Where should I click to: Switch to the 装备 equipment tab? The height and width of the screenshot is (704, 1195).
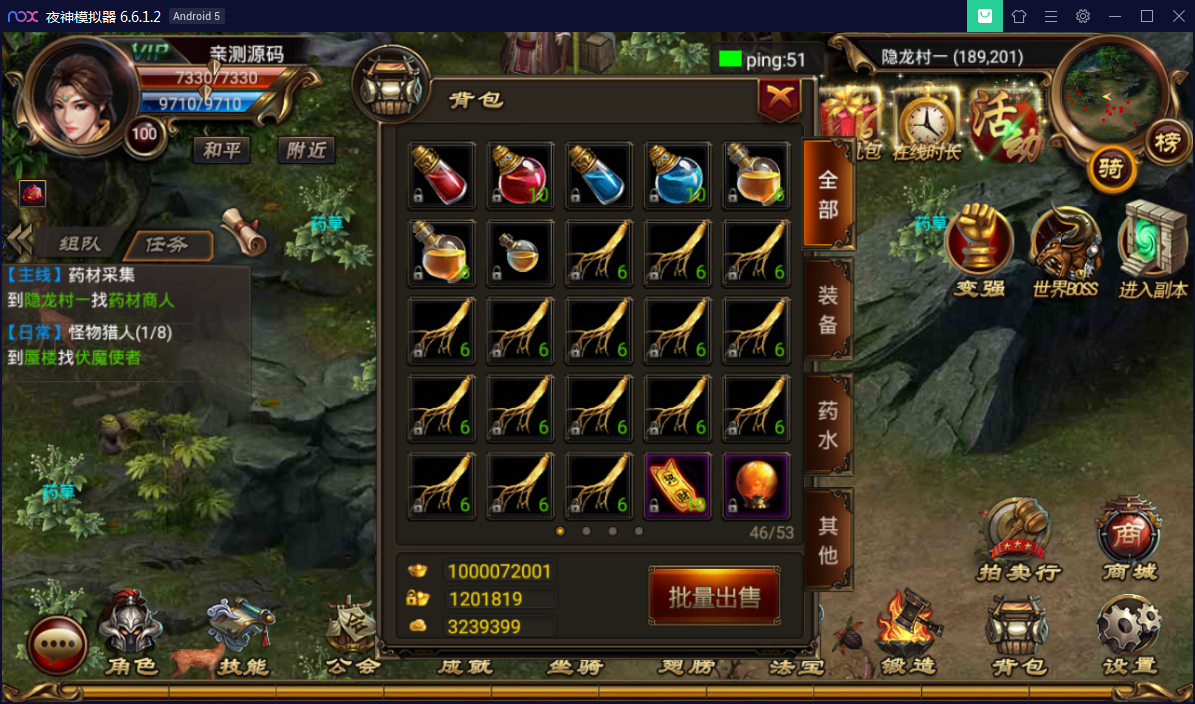[828, 309]
